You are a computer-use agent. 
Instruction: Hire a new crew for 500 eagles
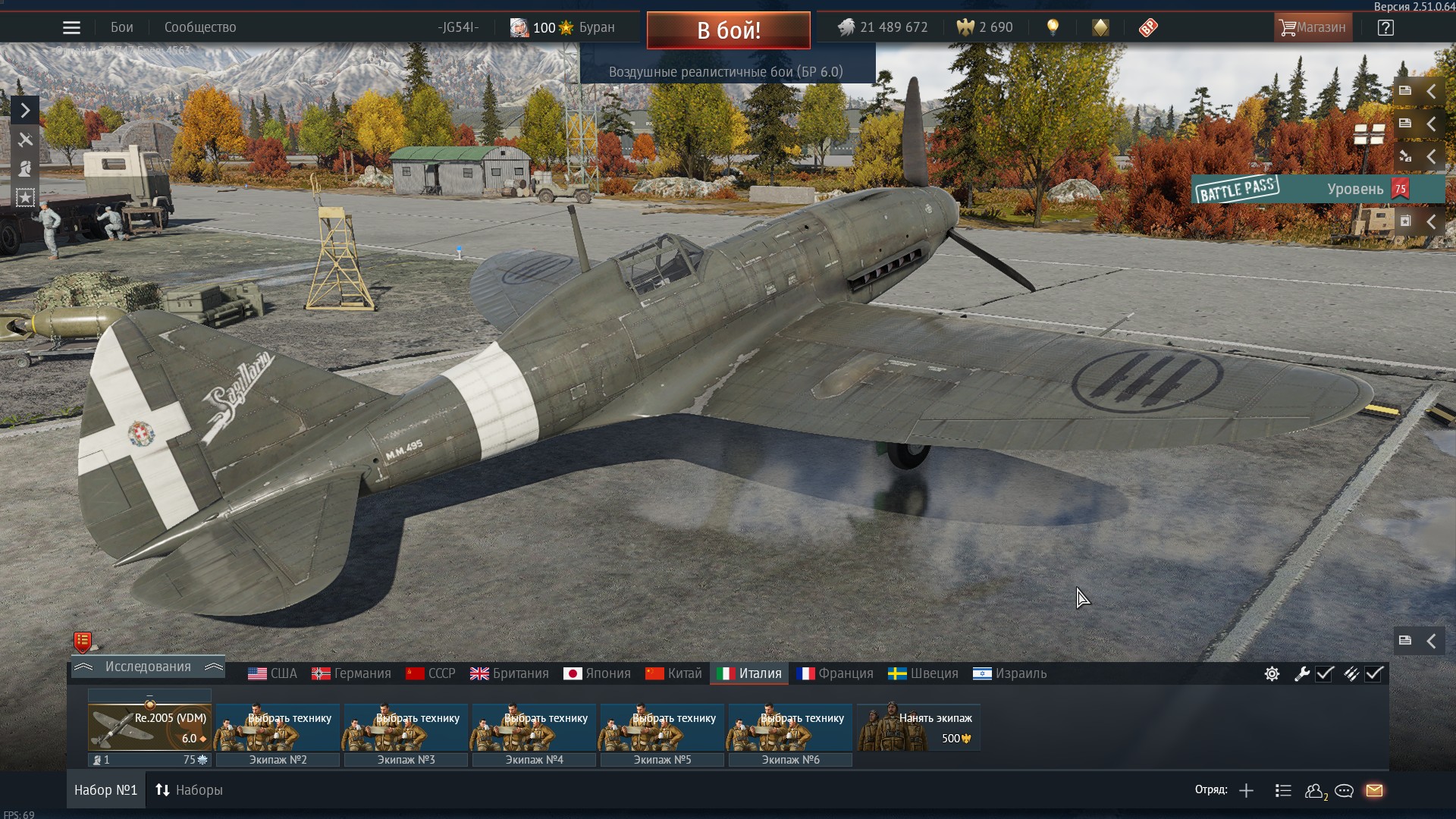[x=918, y=727]
